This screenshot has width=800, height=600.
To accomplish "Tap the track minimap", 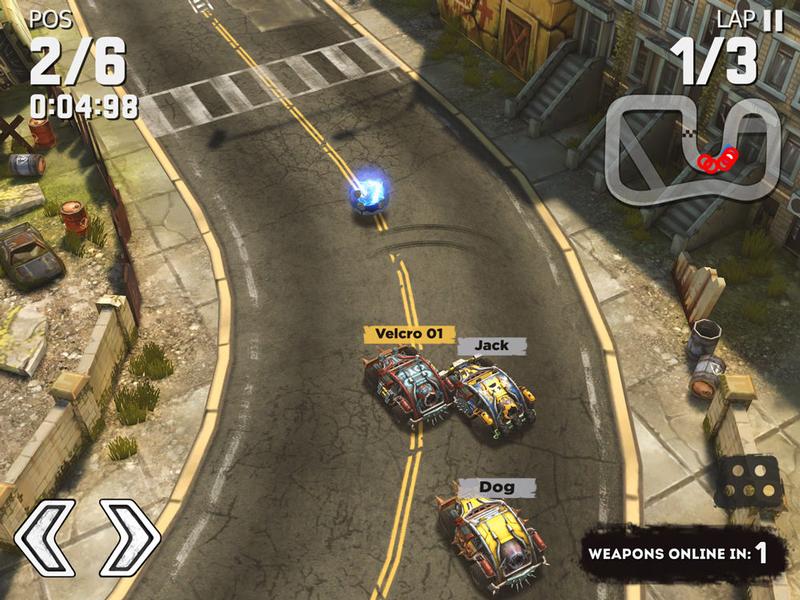I will [692, 146].
